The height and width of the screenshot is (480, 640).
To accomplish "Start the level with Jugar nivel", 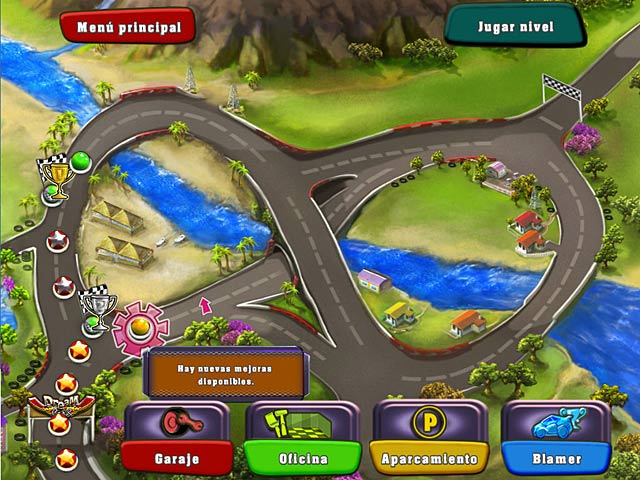I will 514,25.
